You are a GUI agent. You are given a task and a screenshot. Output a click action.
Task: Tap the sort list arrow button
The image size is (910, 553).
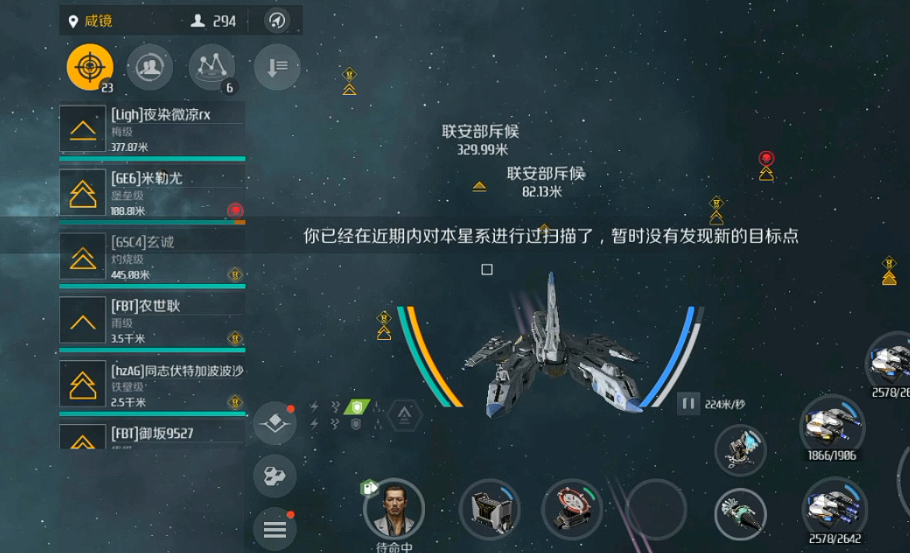click(x=277, y=67)
